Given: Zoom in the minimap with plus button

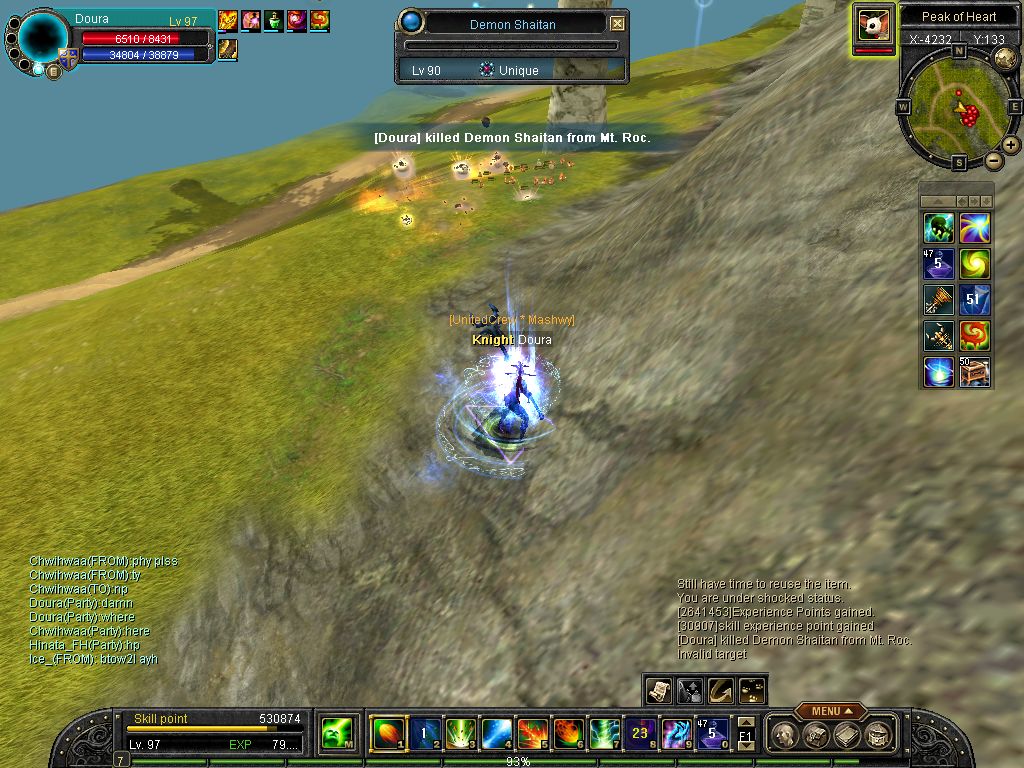Looking at the screenshot, I should pos(1011,144).
